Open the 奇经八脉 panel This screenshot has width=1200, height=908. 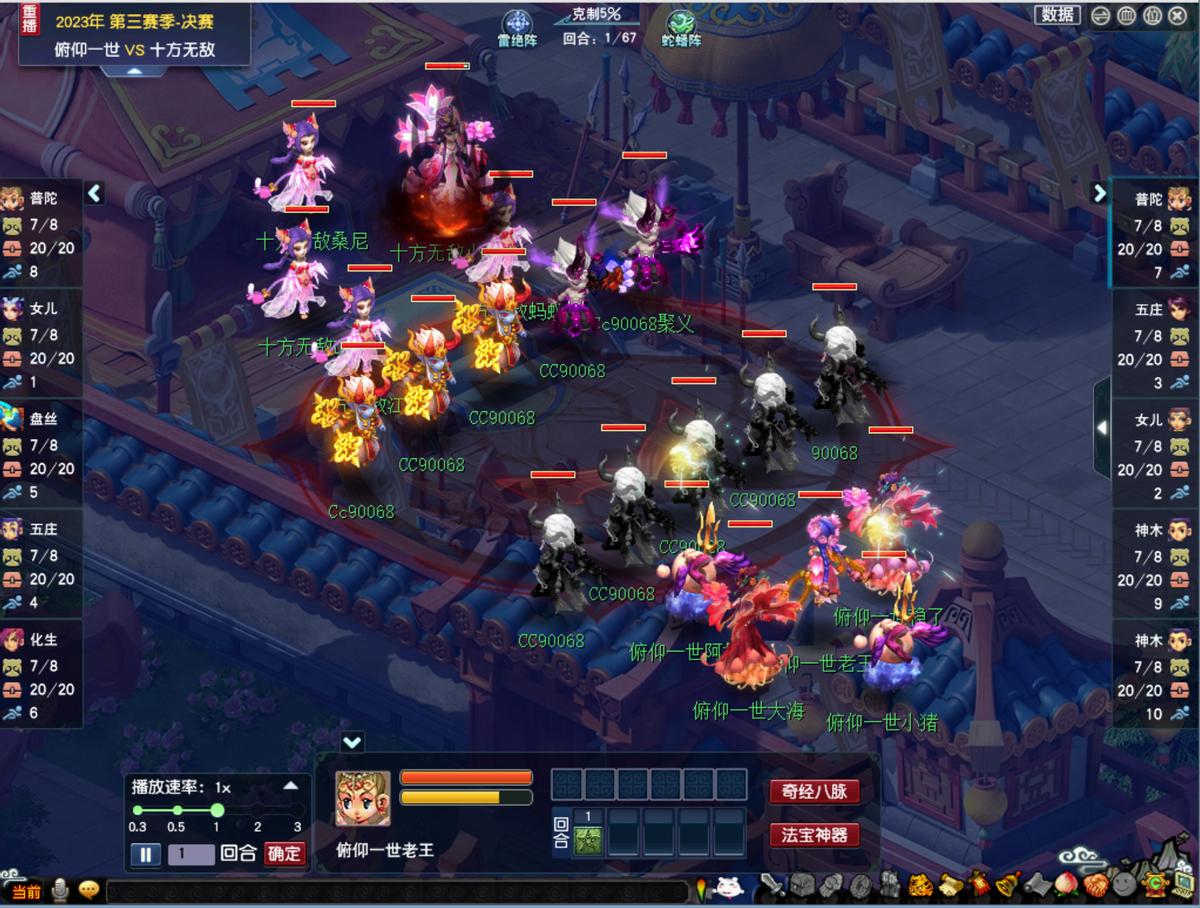point(814,791)
